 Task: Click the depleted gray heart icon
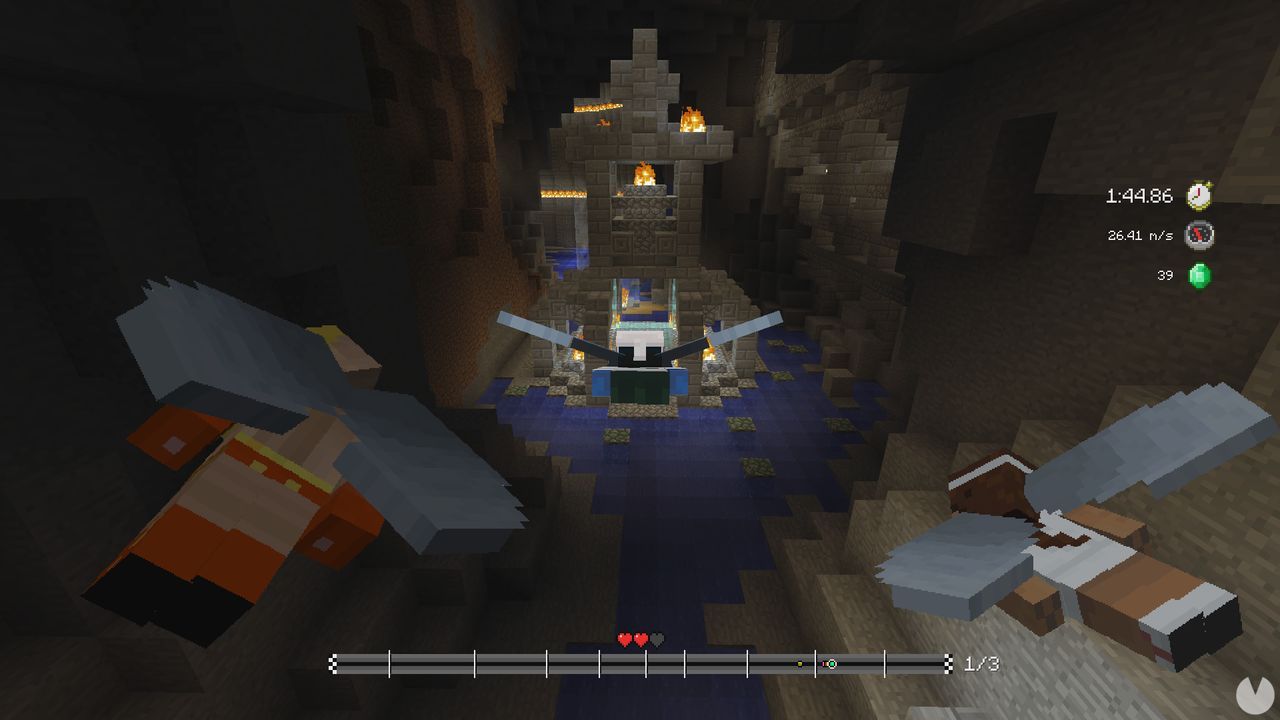click(655, 641)
